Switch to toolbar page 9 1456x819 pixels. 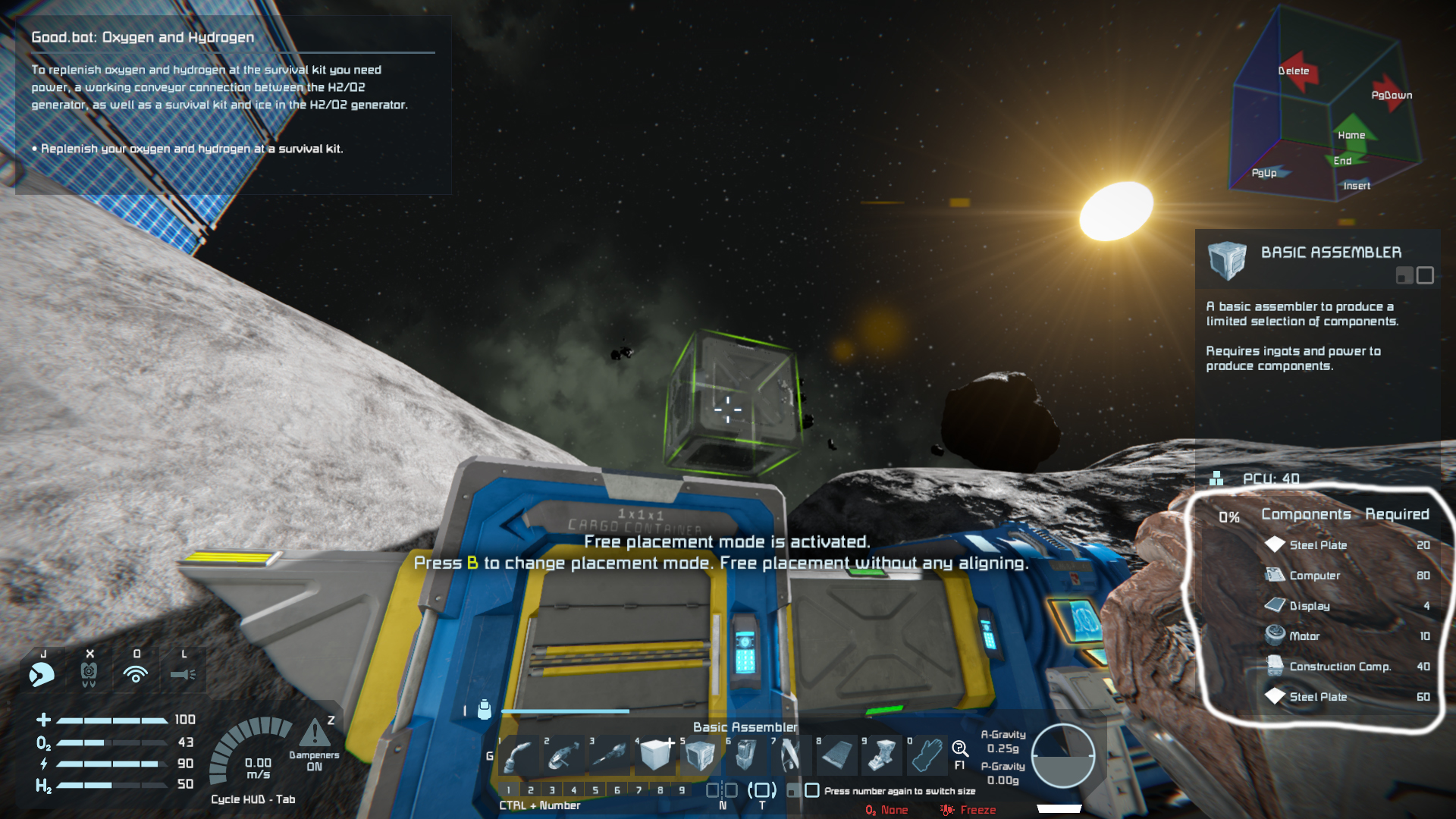tap(682, 790)
